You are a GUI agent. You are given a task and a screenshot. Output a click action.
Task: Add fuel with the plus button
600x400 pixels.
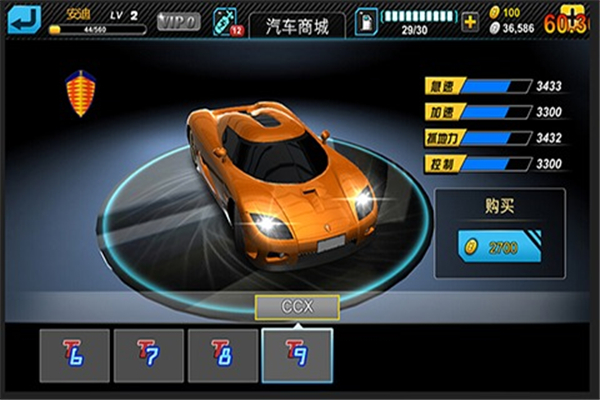point(470,21)
